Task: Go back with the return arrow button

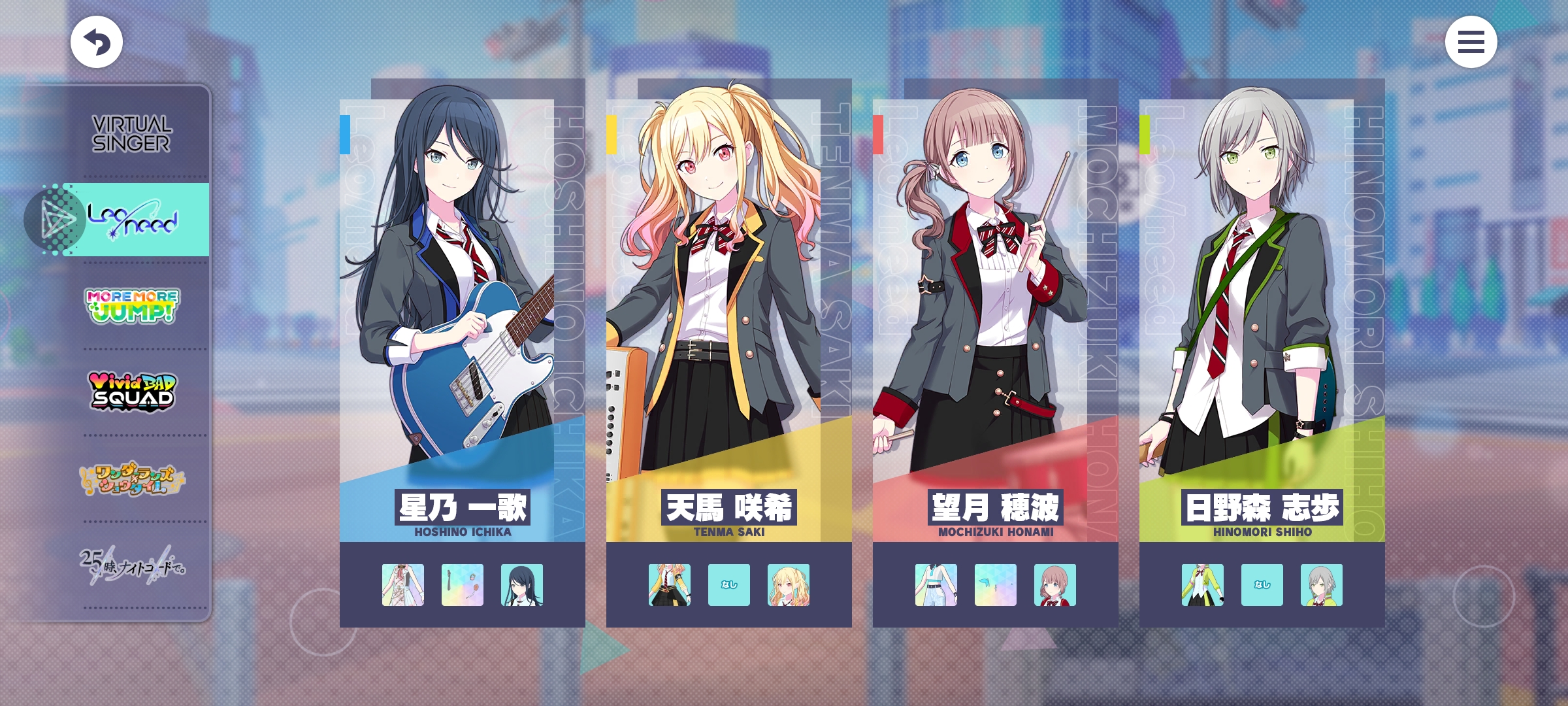Action: (x=97, y=42)
